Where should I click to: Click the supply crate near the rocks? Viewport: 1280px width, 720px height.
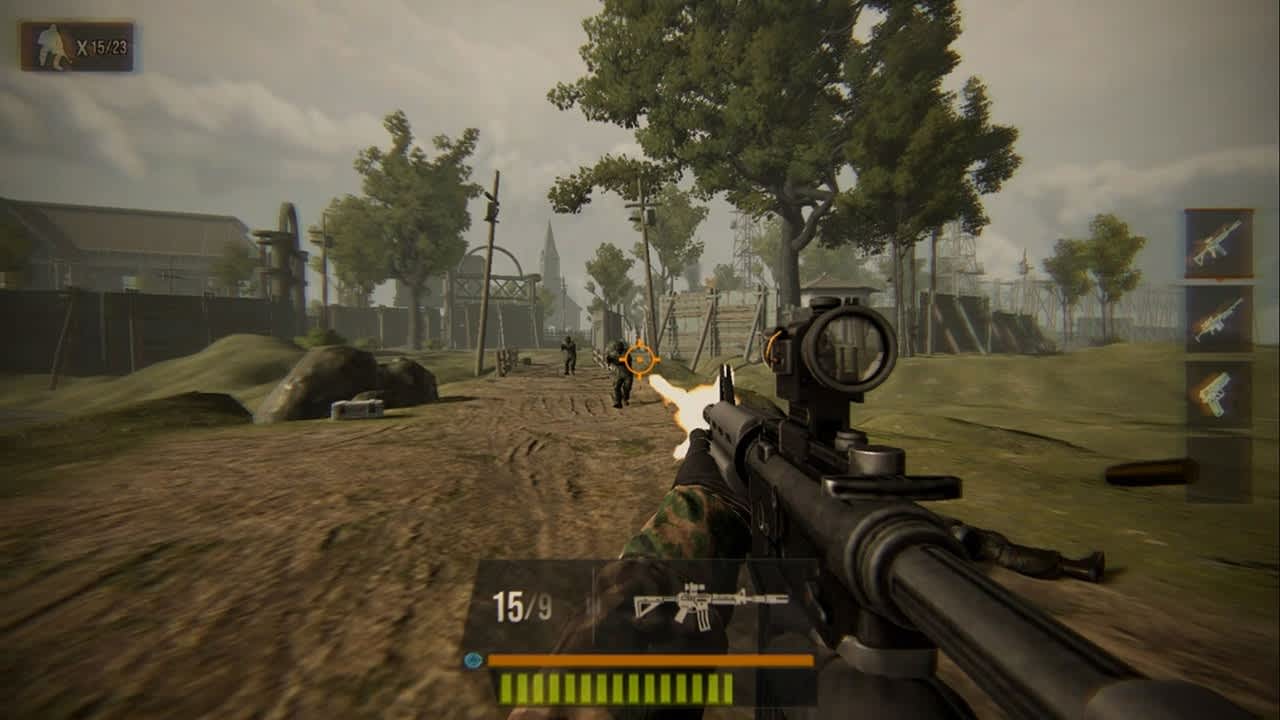pos(355,407)
